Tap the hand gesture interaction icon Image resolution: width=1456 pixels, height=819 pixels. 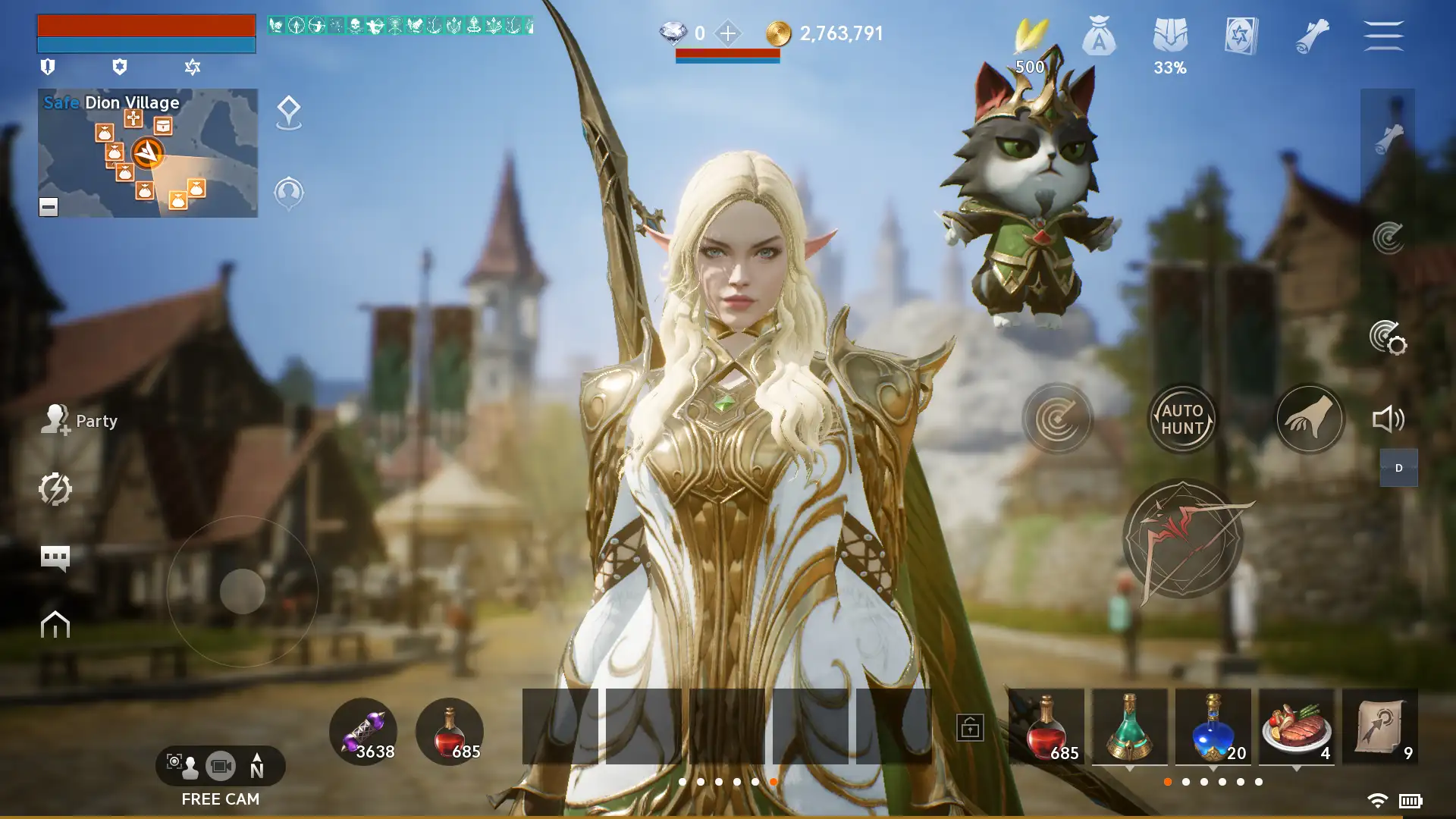pyautogui.click(x=1310, y=418)
